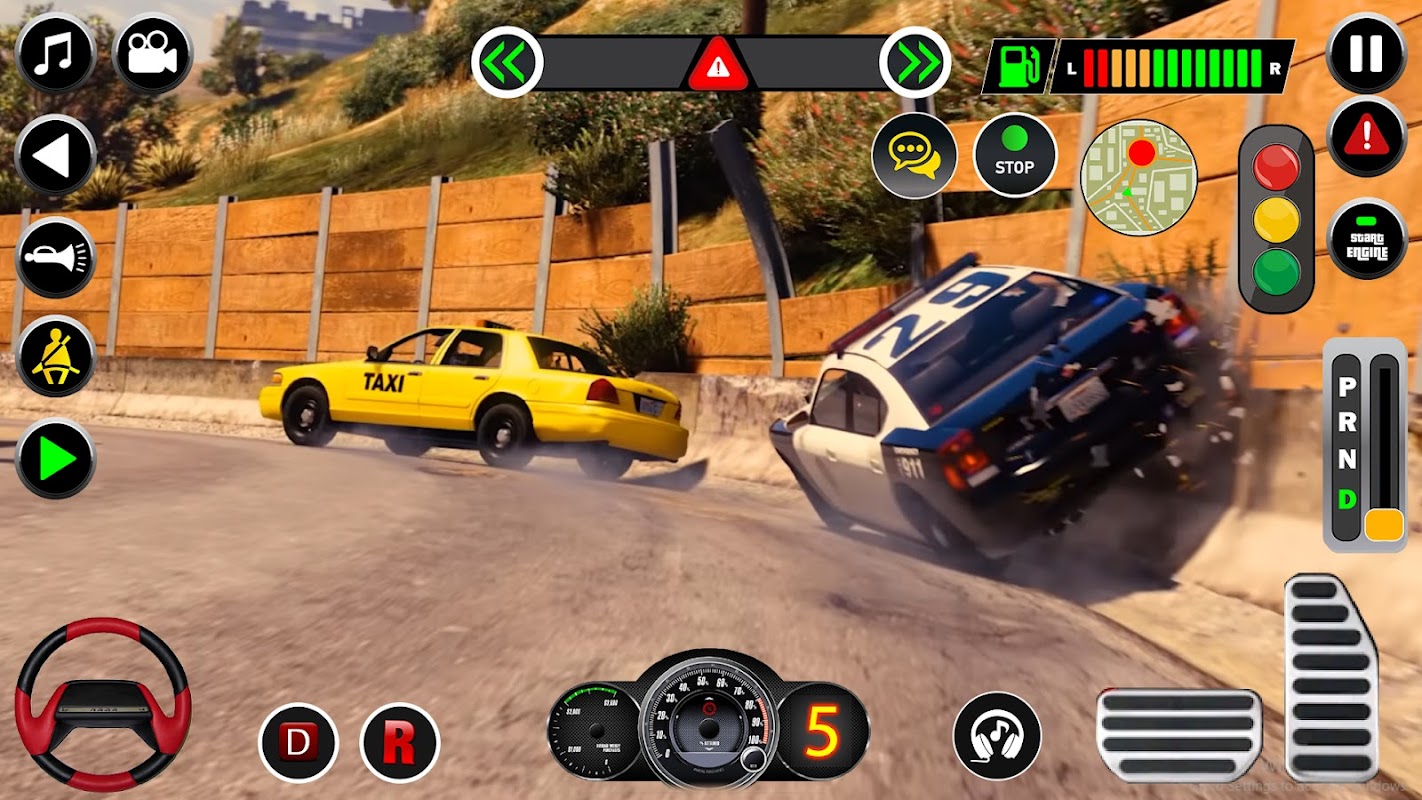This screenshot has width=1422, height=800.
Task: Tap the white left arrow button
Action: (x=56, y=155)
